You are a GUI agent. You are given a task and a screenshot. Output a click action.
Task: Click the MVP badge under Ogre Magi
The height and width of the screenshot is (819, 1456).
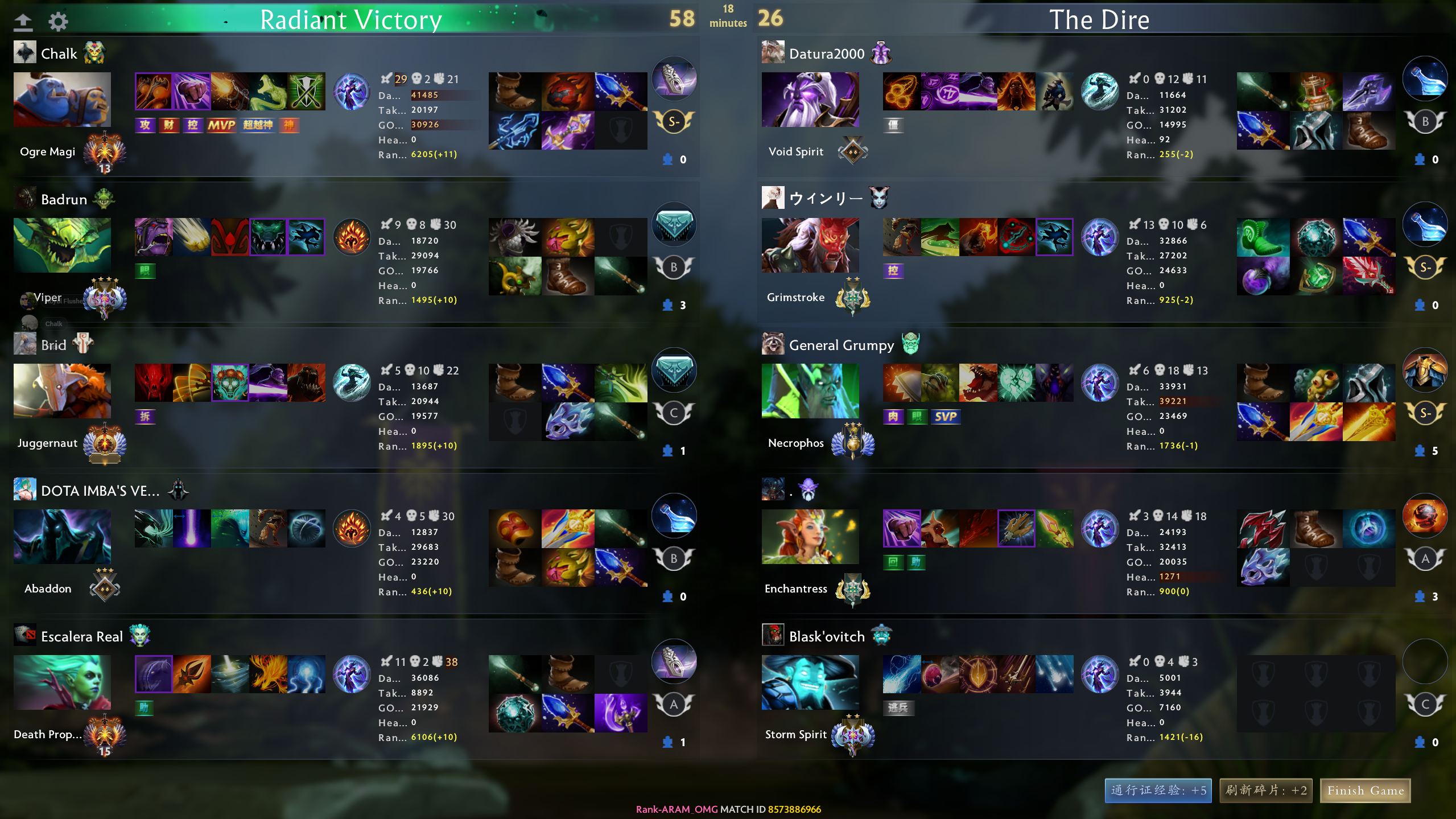[221, 125]
